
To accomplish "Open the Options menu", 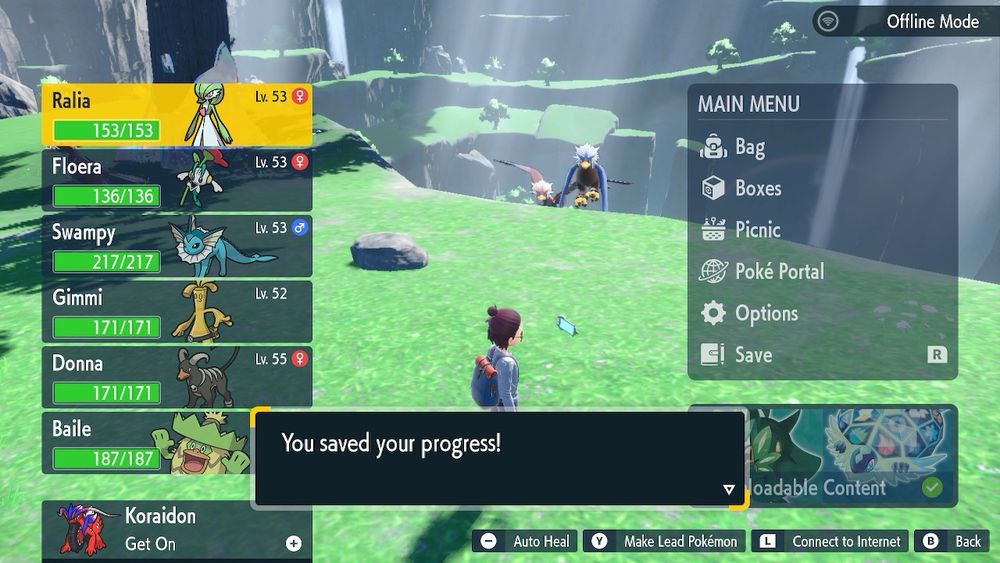I will [766, 313].
